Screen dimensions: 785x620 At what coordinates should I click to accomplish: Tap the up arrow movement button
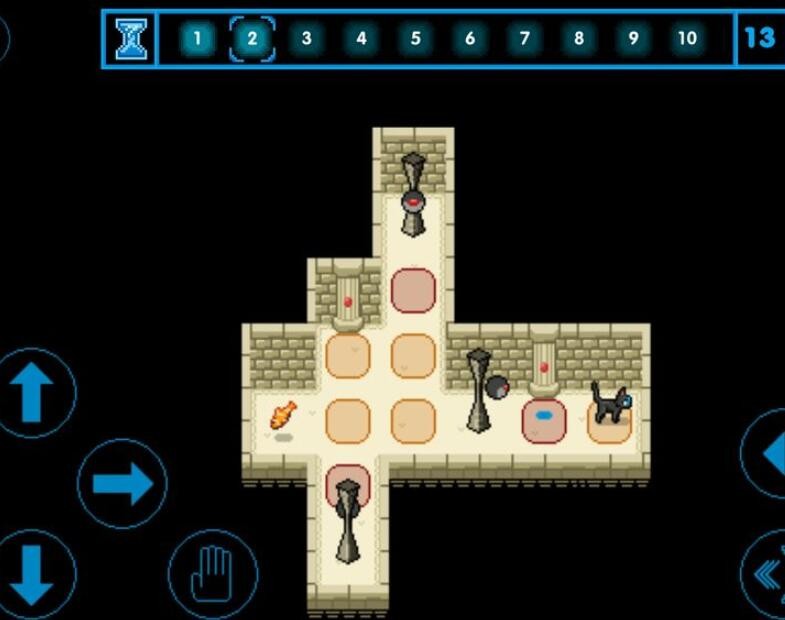click(34, 392)
